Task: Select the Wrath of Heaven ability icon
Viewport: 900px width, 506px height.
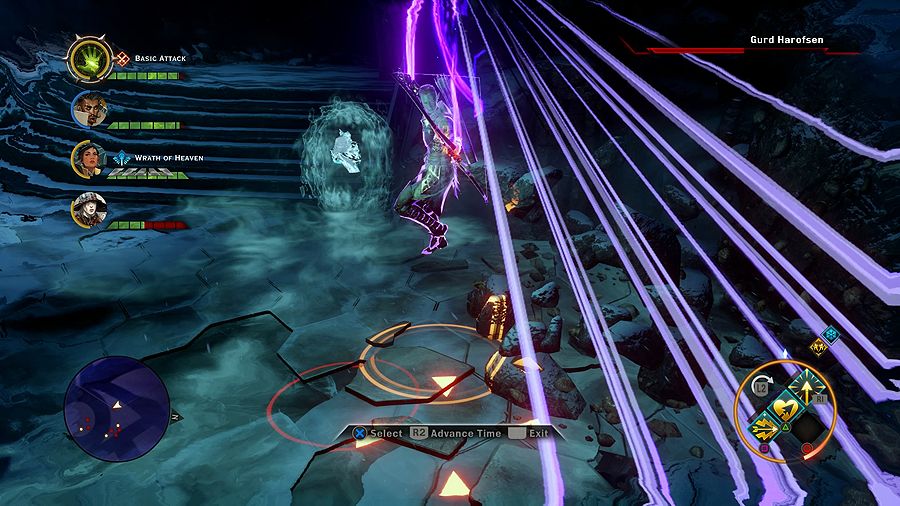Action: (122, 157)
